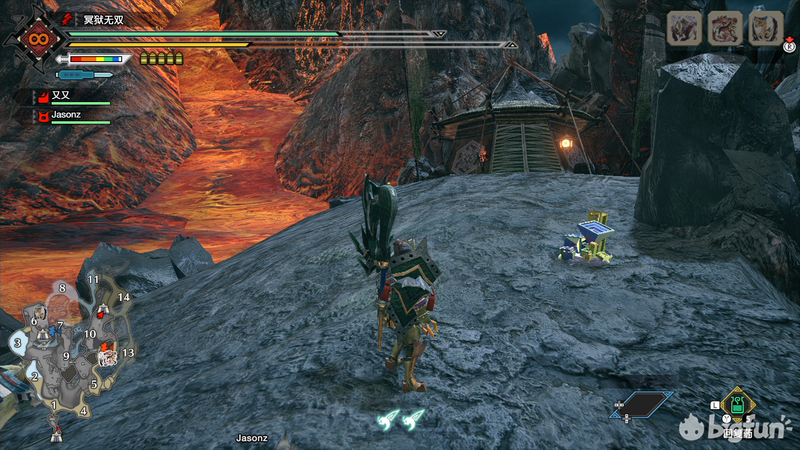This screenshot has width=800, height=450.
Task: Select the wirebug icons above the player name
Action: pyautogui.click(x=401, y=419)
